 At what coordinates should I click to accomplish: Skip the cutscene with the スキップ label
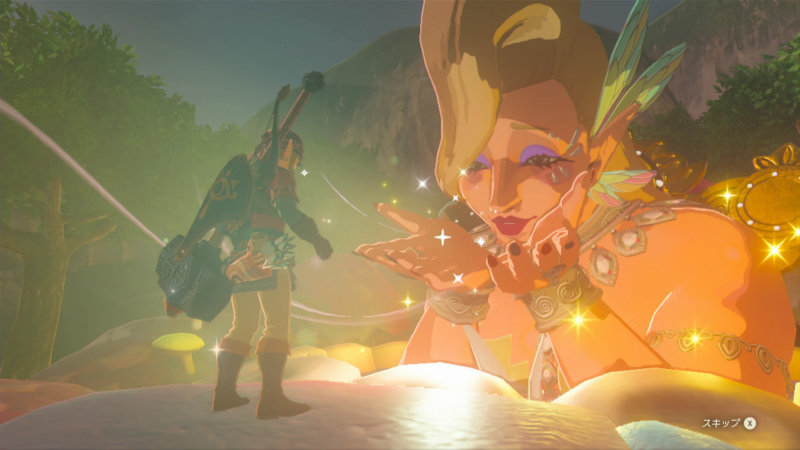pyautogui.click(x=725, y=423)
